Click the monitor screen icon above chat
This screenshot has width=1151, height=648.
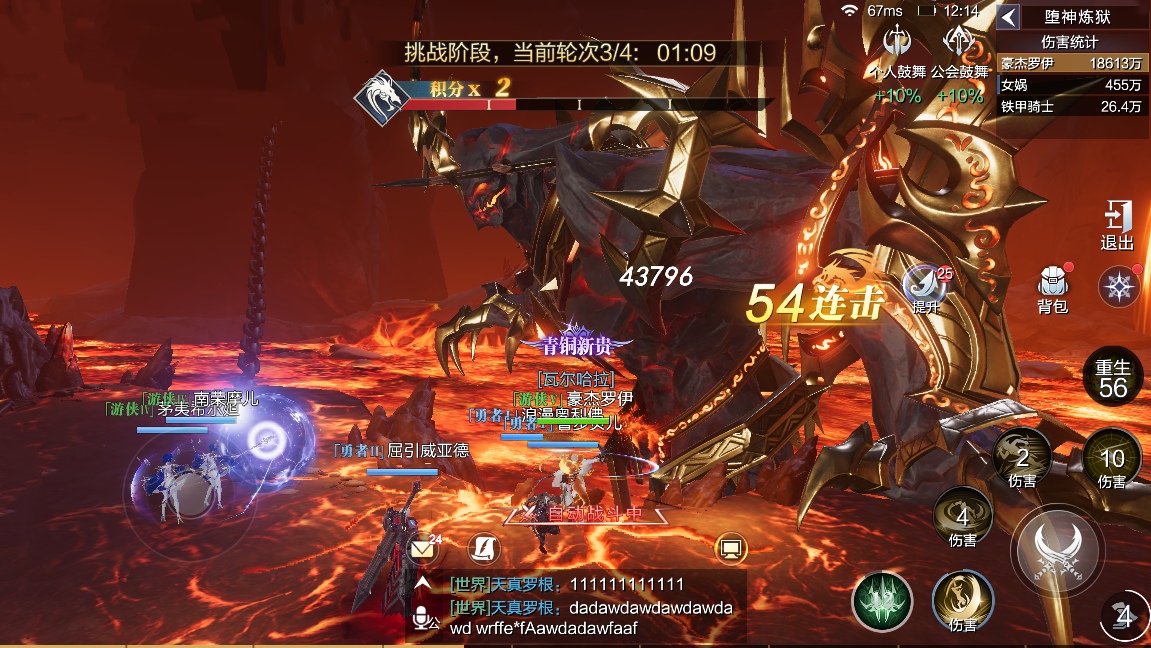point(731,548)
